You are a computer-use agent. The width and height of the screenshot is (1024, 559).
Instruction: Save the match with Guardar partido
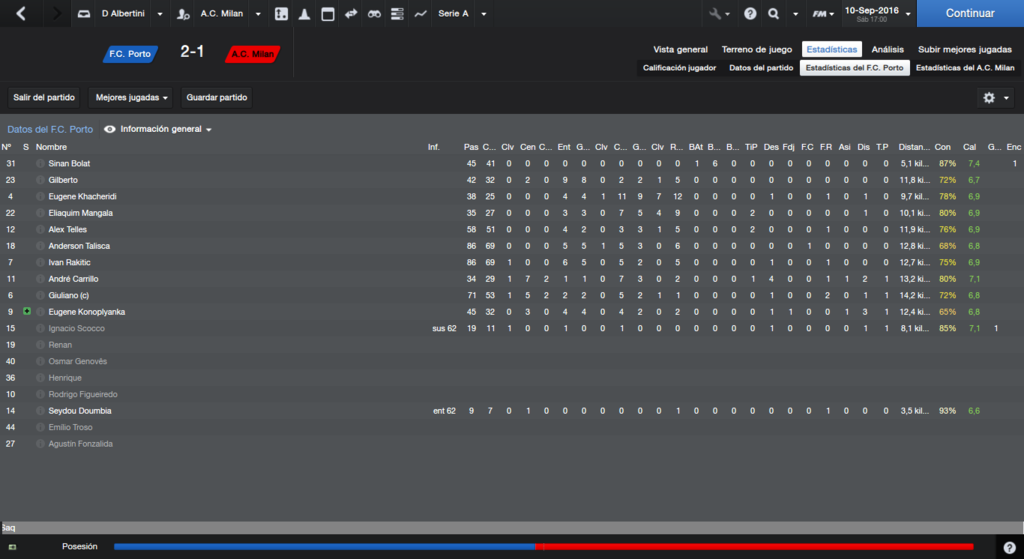coord(217,98)
